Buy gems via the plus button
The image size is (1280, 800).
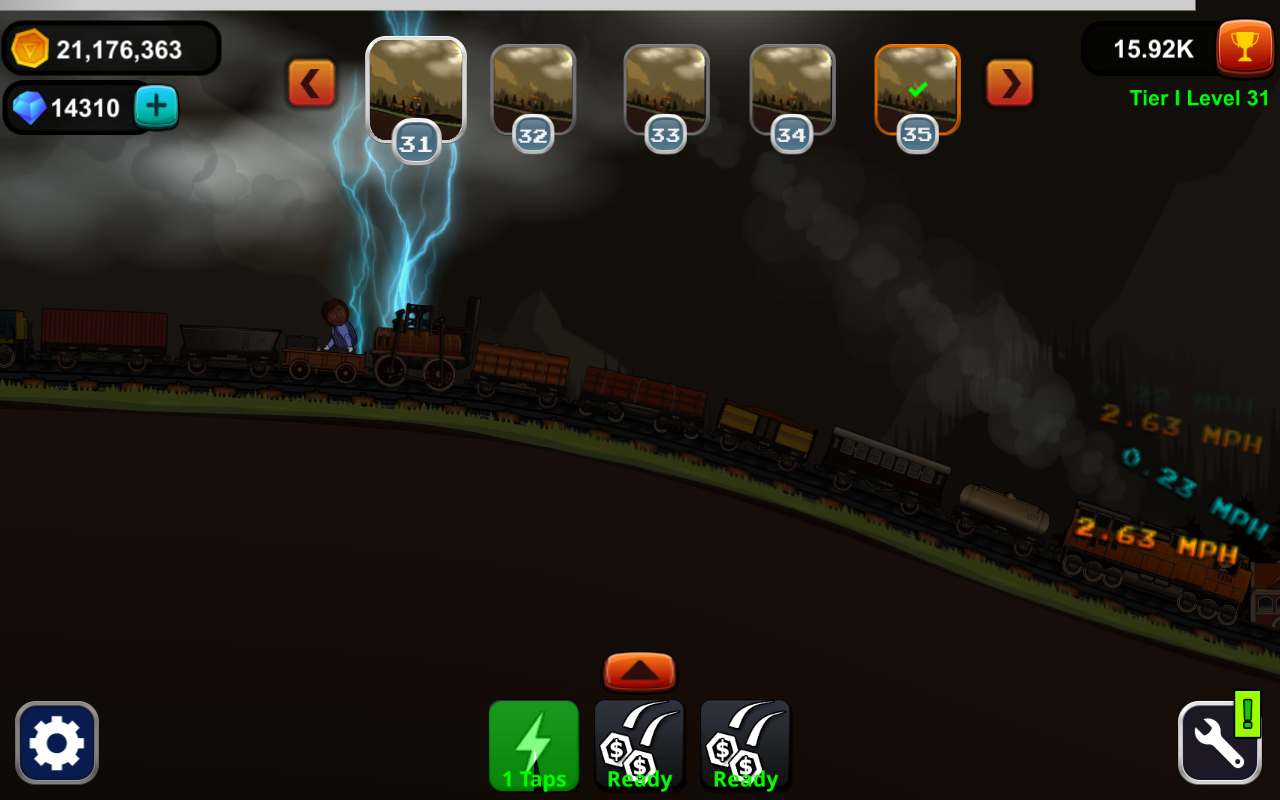(156, 106)
